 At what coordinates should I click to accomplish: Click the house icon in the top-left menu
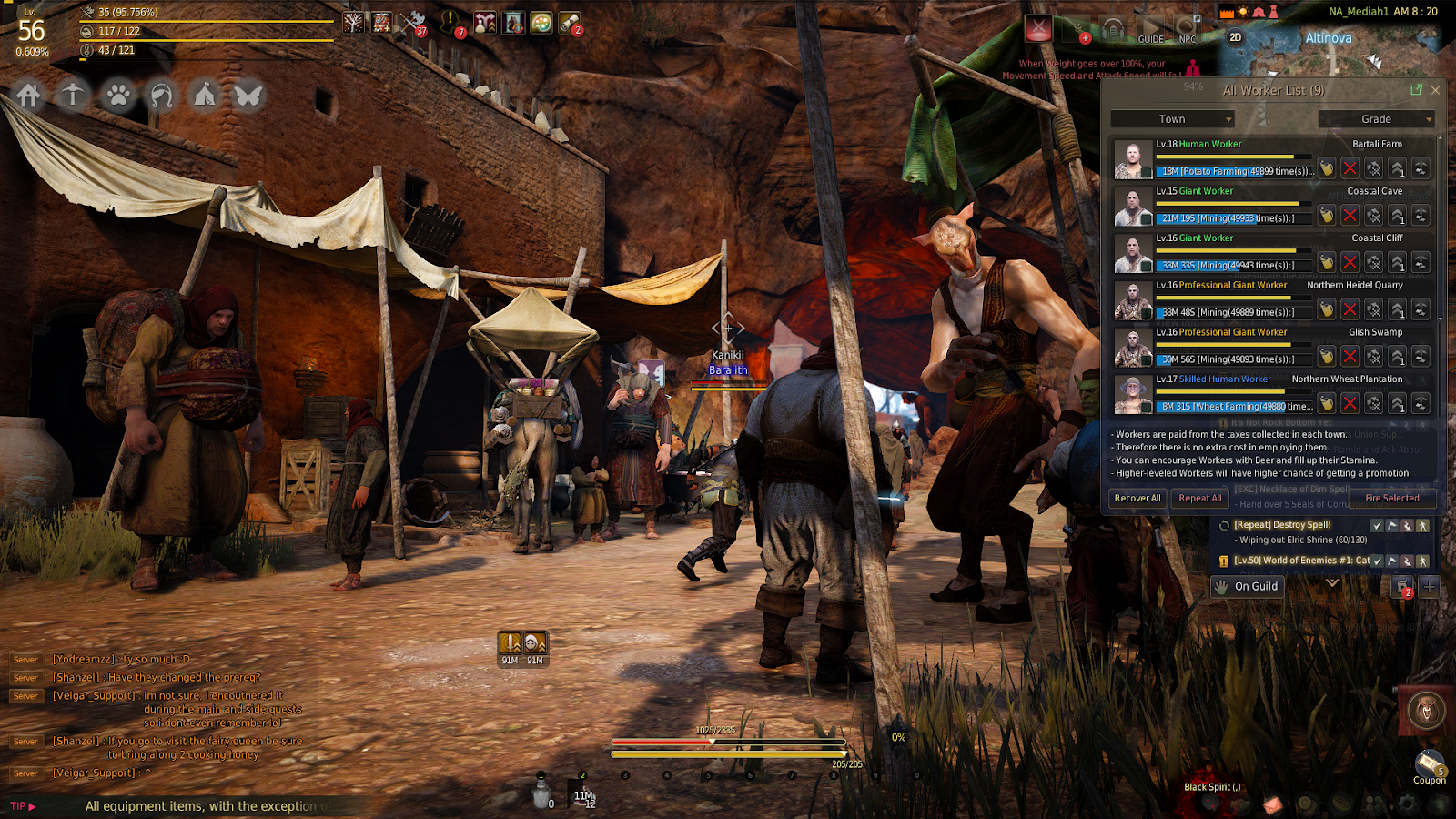29,95
